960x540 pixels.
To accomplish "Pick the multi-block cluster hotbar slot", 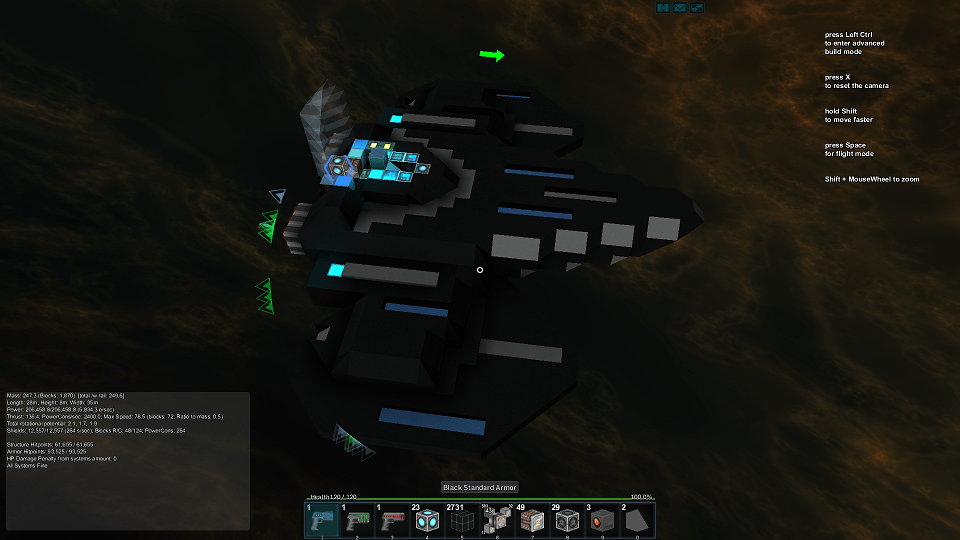I will [x=498, y=520].
